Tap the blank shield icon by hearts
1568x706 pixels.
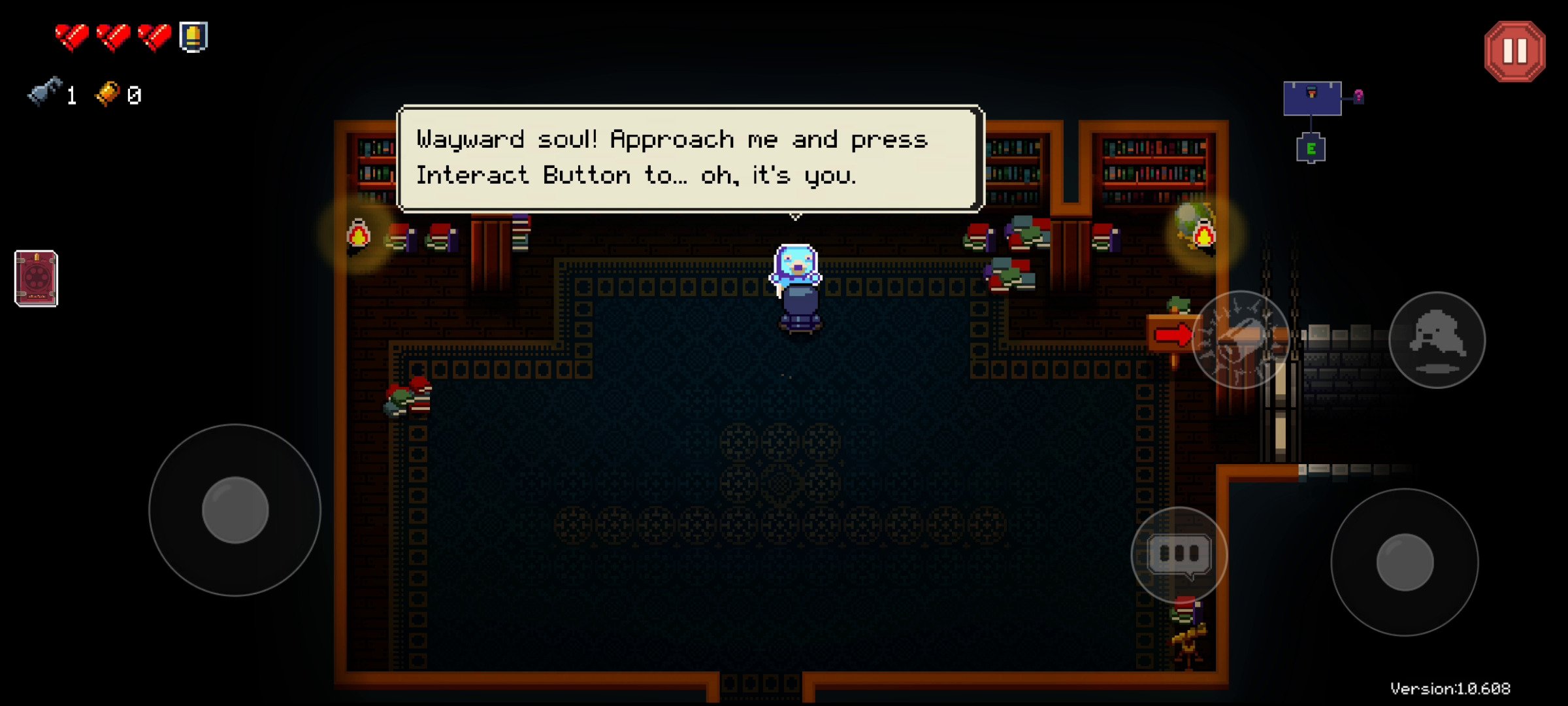click(193, 37)
